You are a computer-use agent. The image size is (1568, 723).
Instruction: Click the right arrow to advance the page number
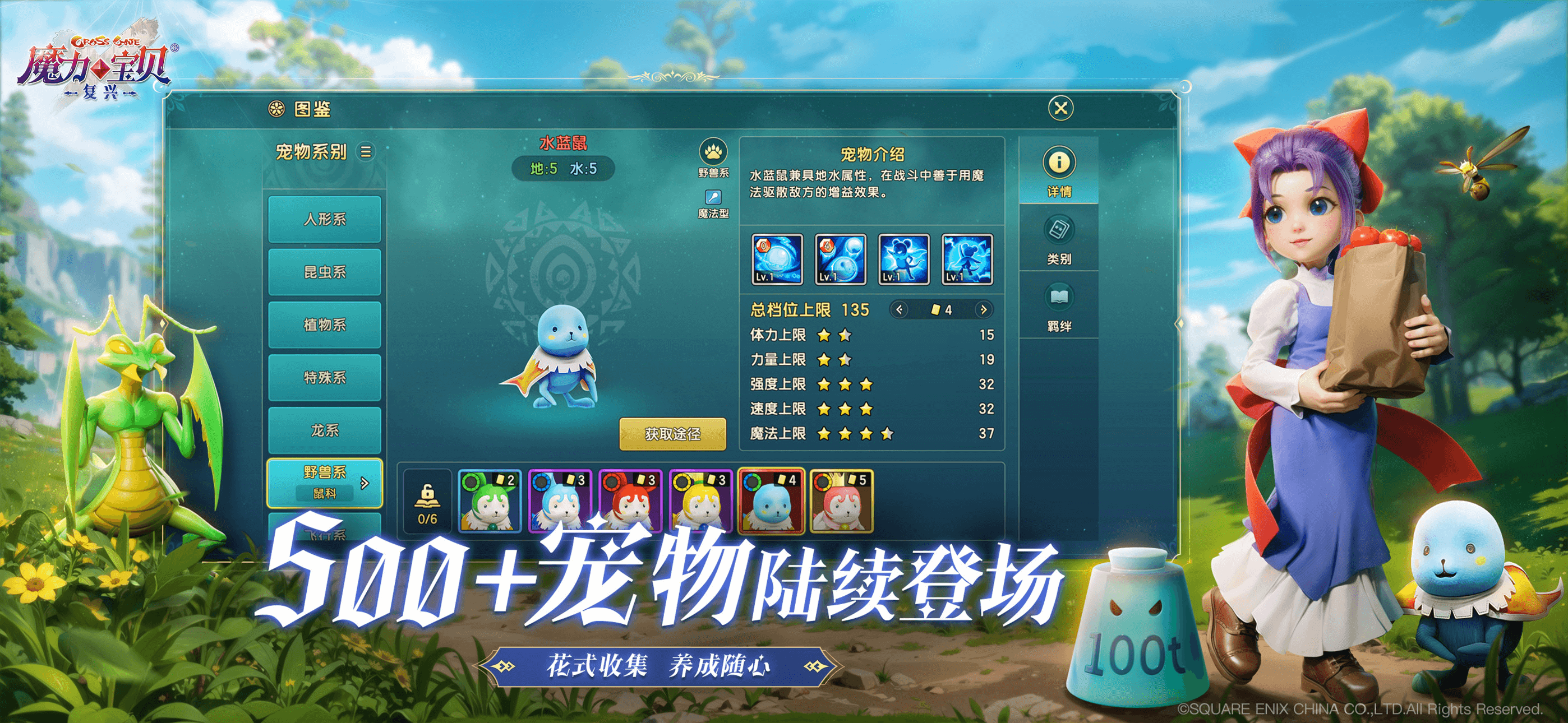click(x=984, y=309)
